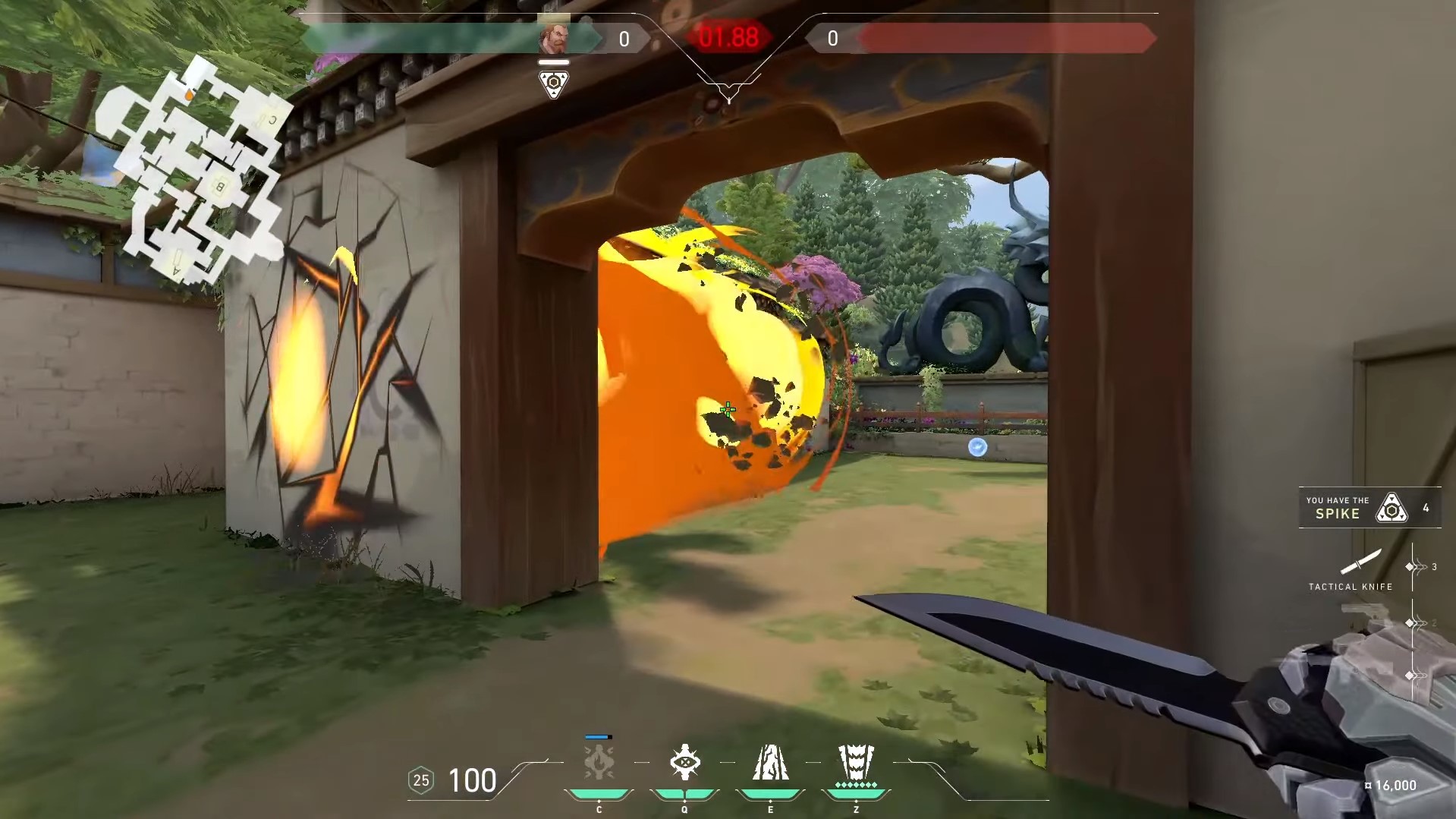Activate the Rolling Thunder ultimate icon

pyautogui.click(x=856, y=762)
